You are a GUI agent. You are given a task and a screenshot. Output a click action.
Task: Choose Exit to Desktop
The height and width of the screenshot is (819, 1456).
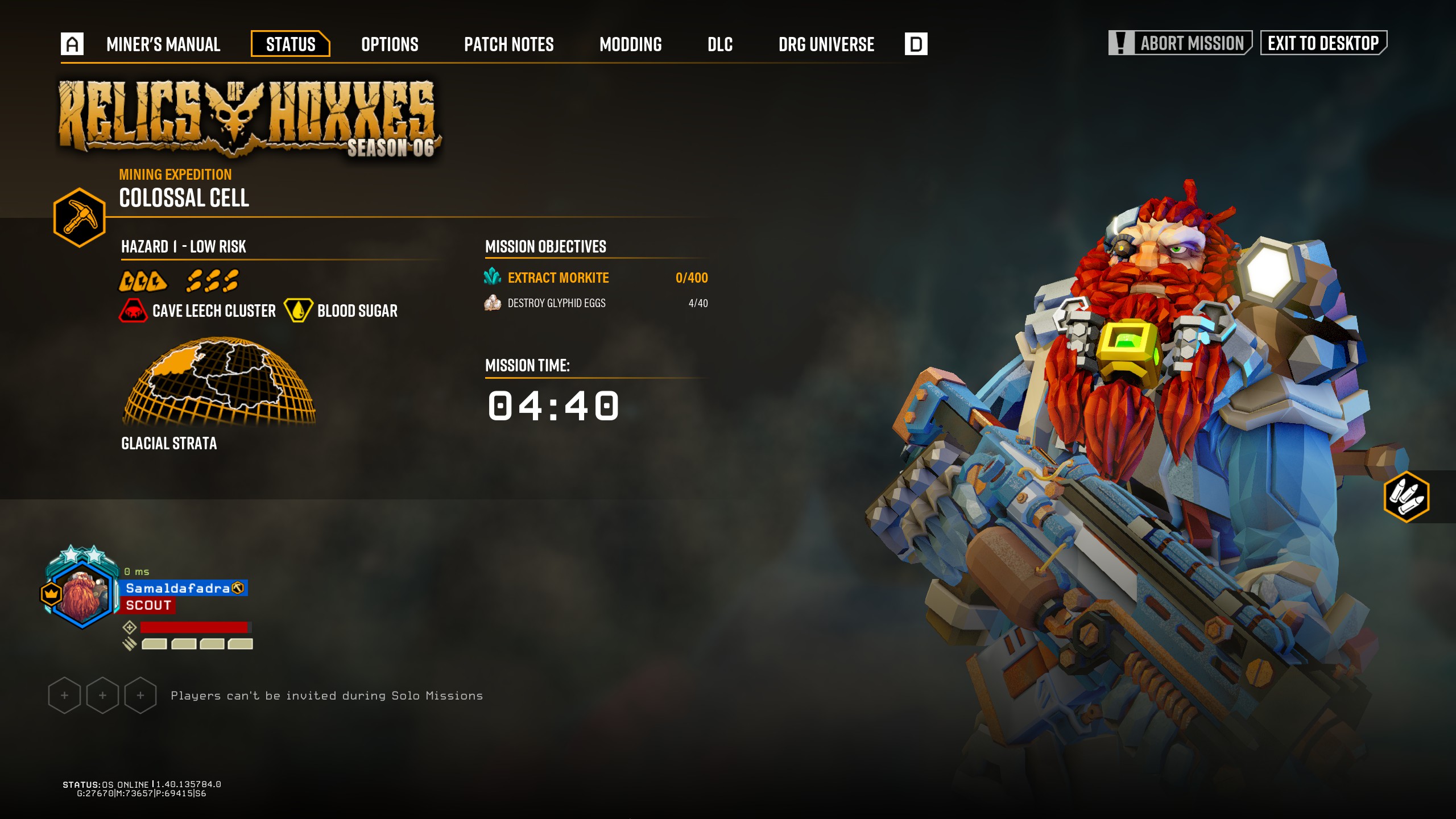(1323, 43)
